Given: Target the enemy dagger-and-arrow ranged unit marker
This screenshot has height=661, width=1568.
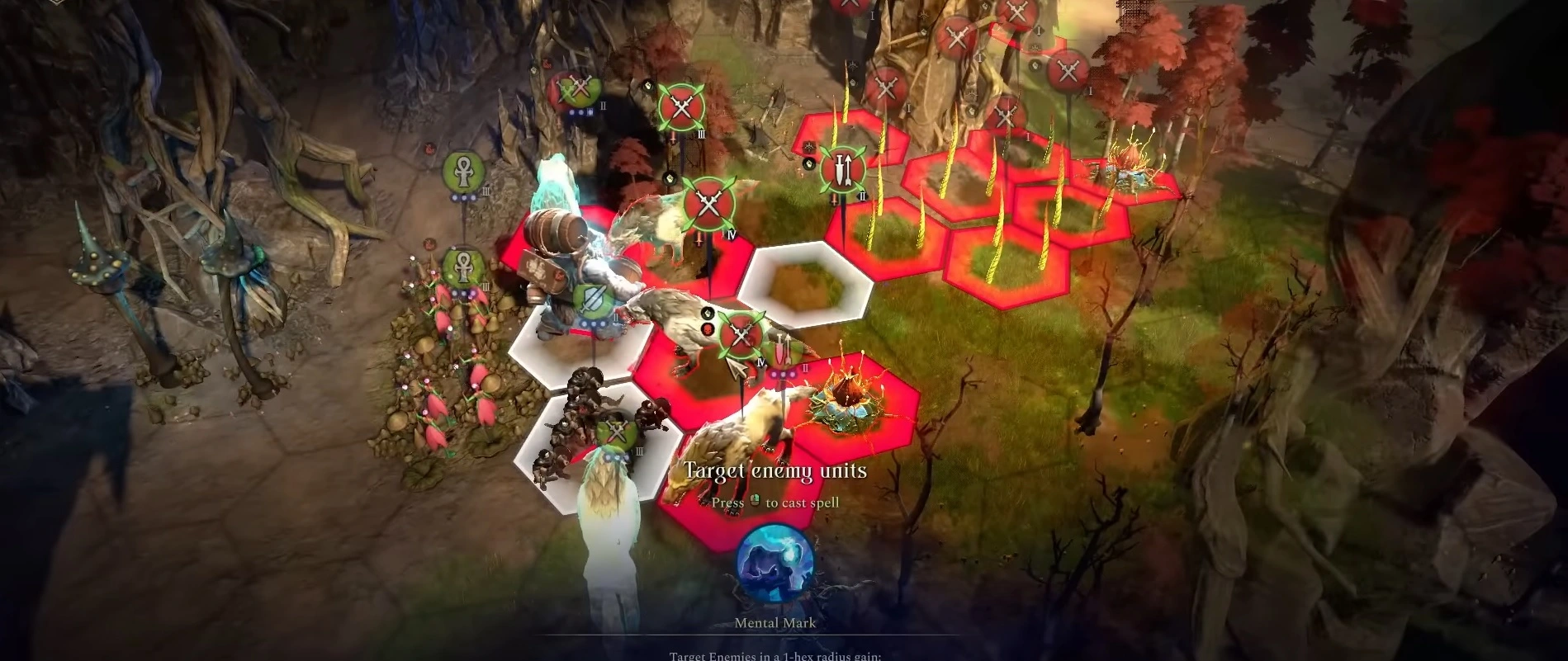Looking at the screenshot, I should tap(842, 168).
